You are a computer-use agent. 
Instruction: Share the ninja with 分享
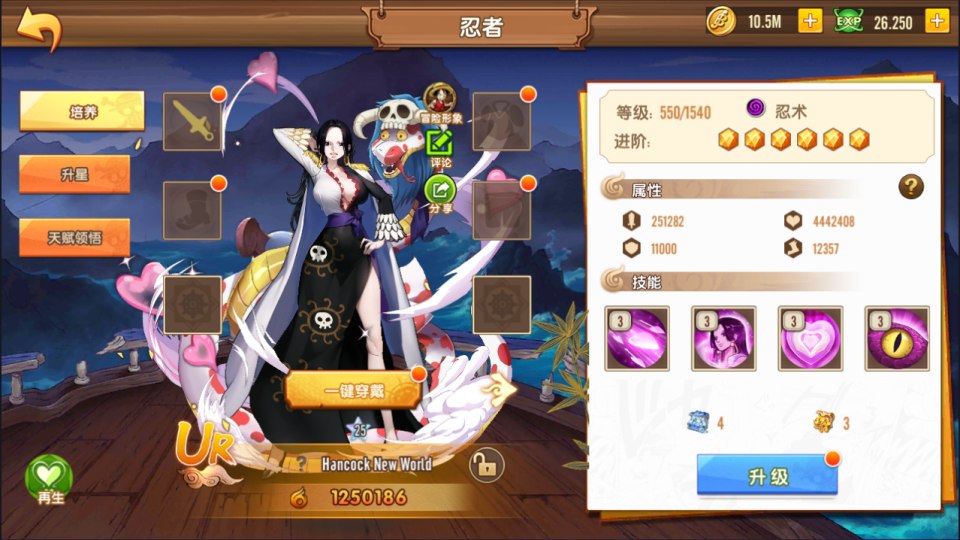click(440, 193)
